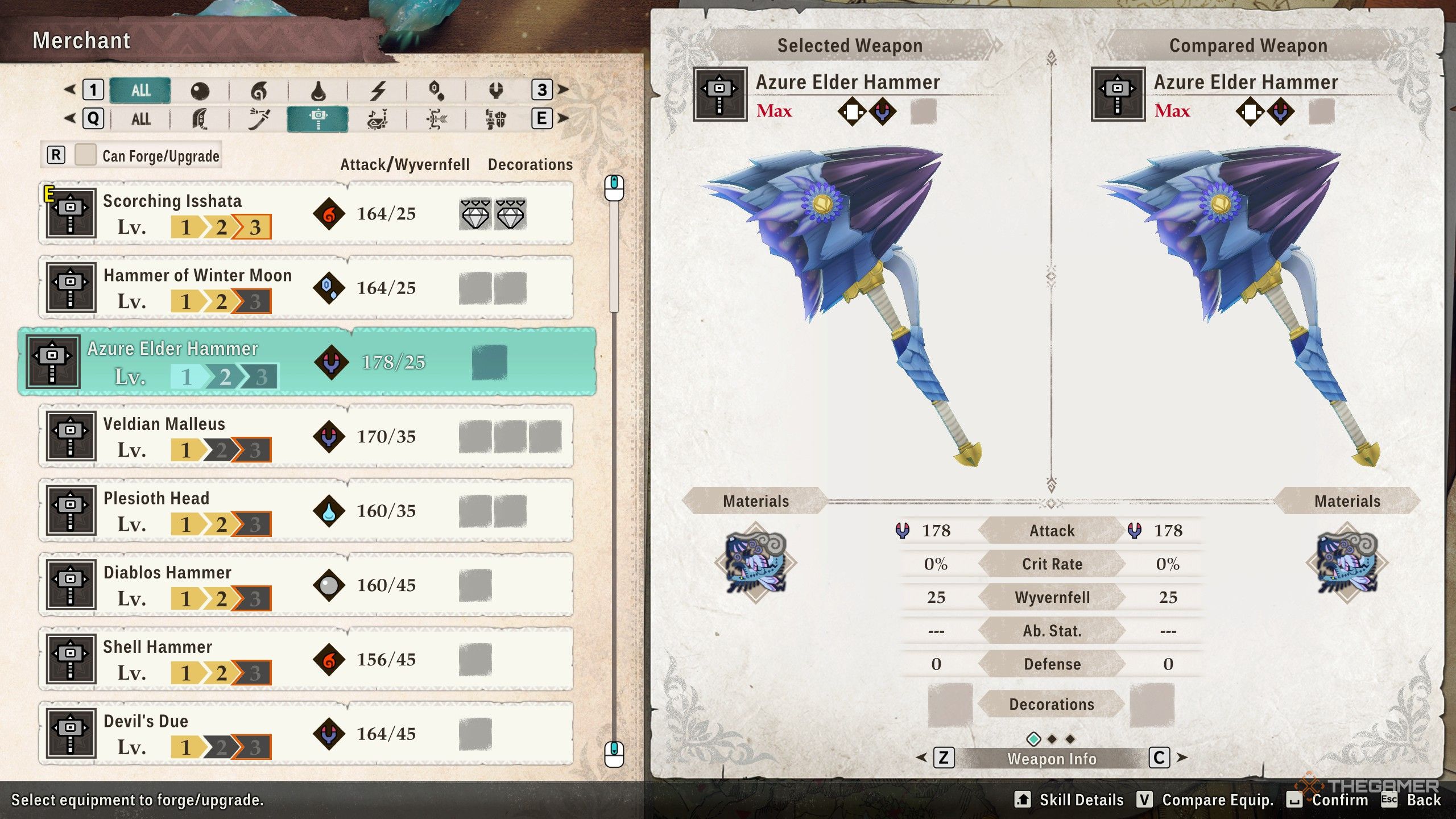Viewport: 1456px width, 819px height.
Task: Toggle the Can Forge/Upgrade checkbox
Action: point(85,155)
